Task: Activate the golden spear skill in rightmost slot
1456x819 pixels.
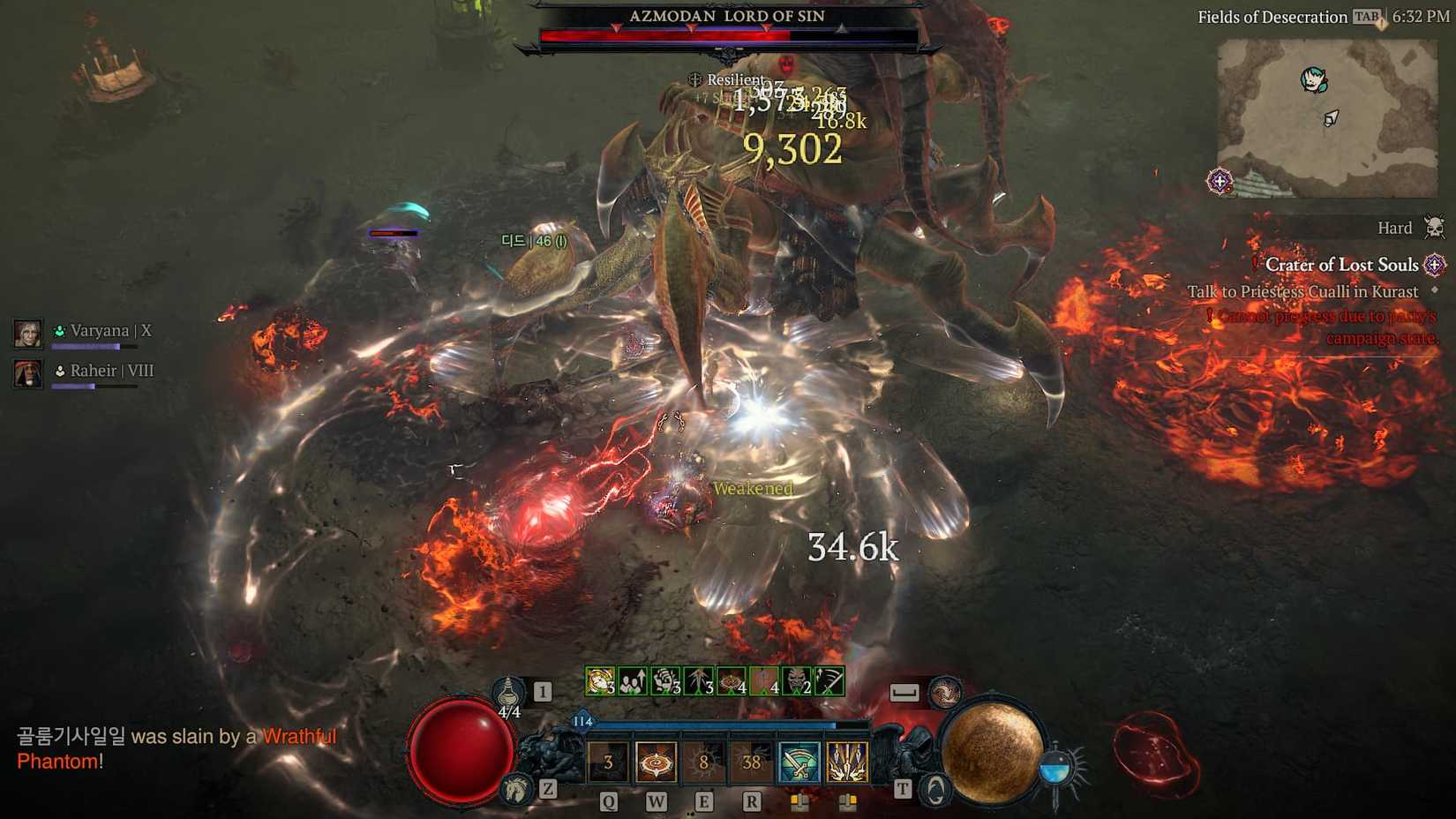Action: coord(847,763)
